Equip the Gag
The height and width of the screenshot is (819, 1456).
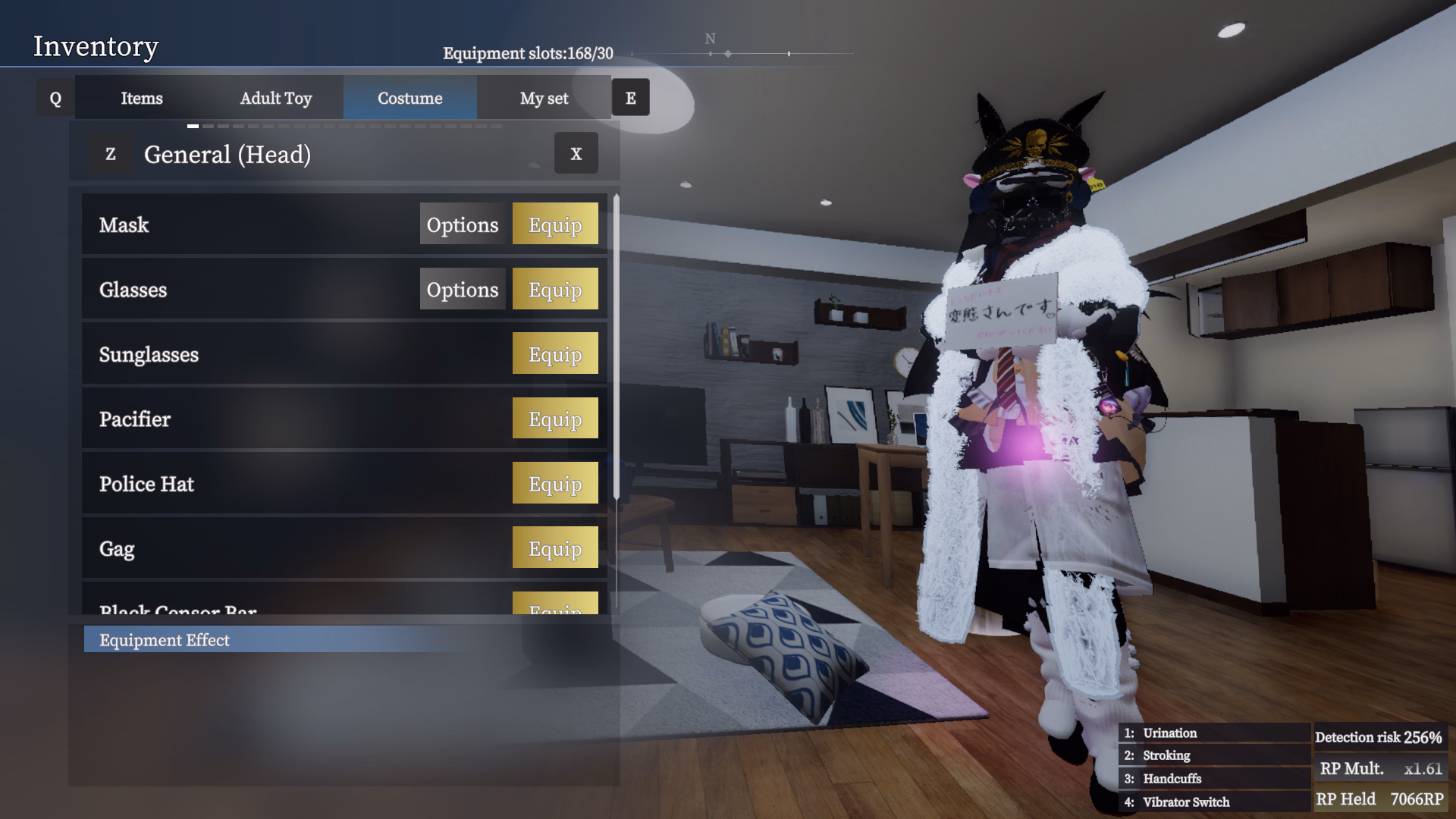click(x=555, y=548)
